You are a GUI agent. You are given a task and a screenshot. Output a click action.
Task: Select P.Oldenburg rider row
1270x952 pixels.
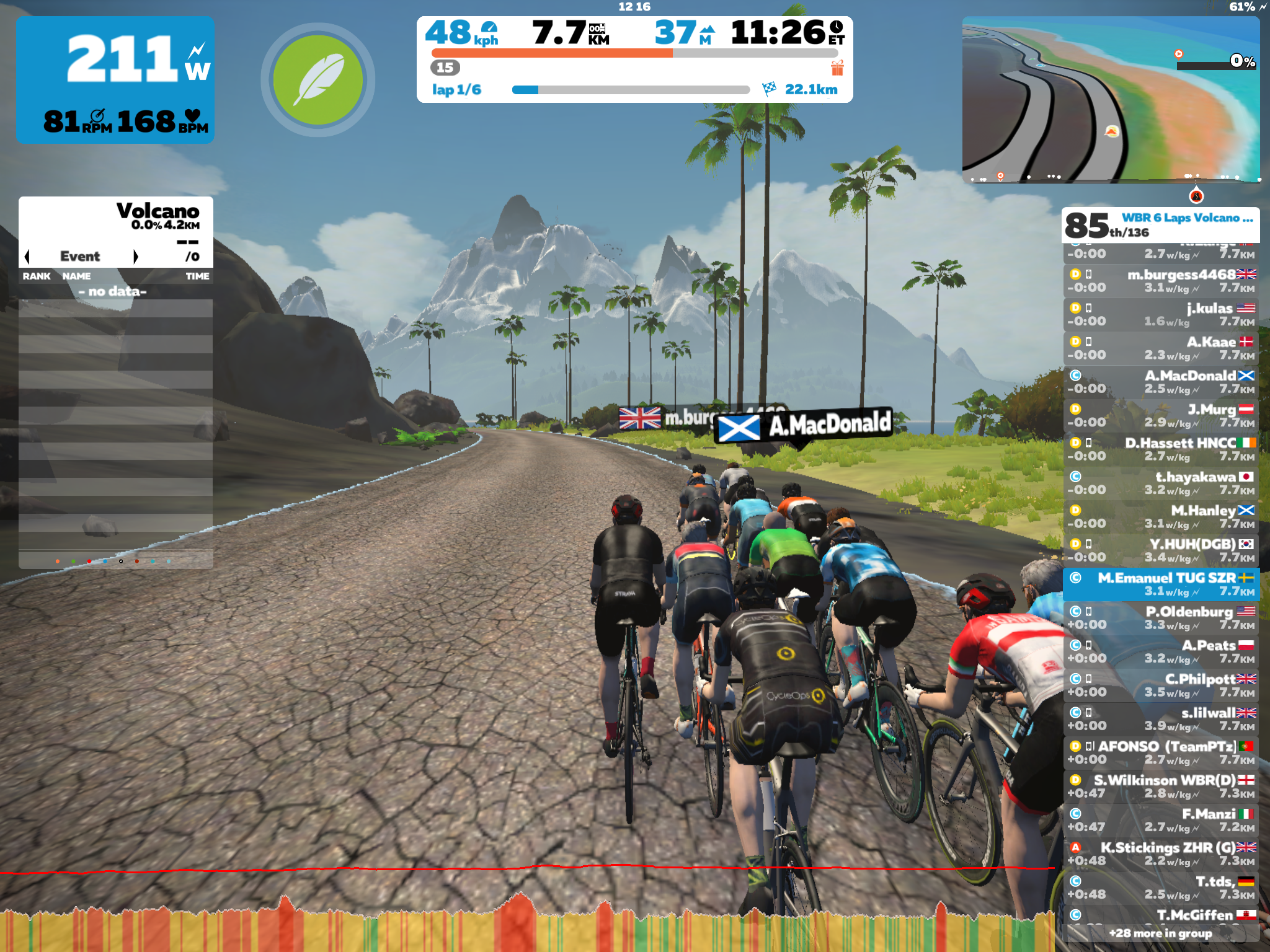pos(1161,617)
